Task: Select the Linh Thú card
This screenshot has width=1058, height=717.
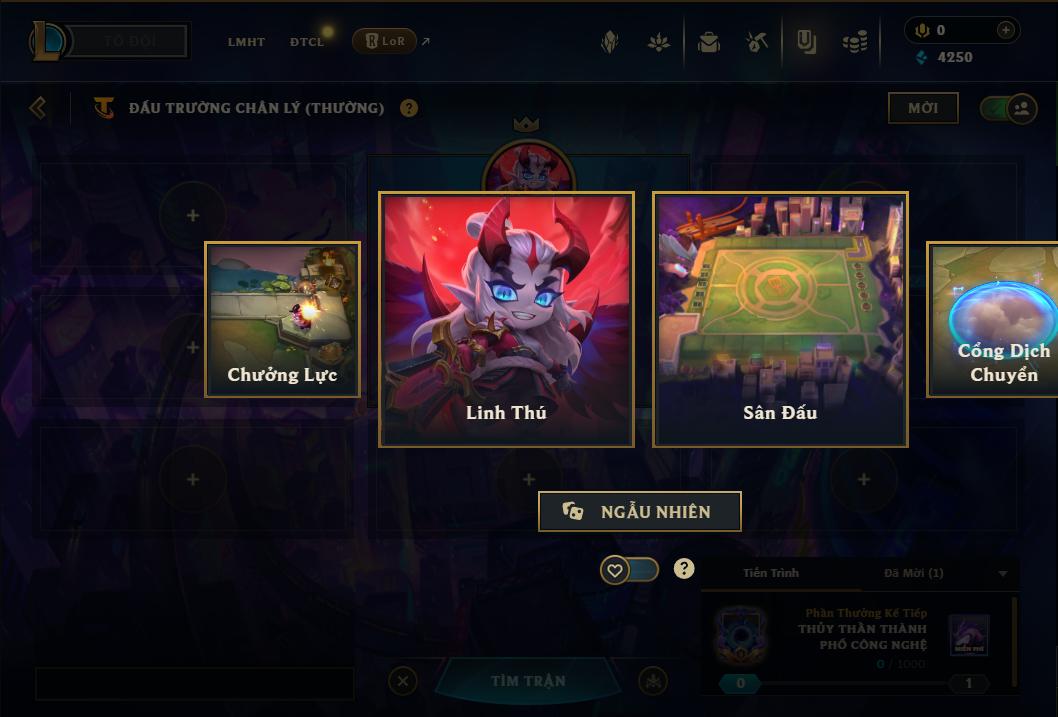Action: (x=506, y=319)
